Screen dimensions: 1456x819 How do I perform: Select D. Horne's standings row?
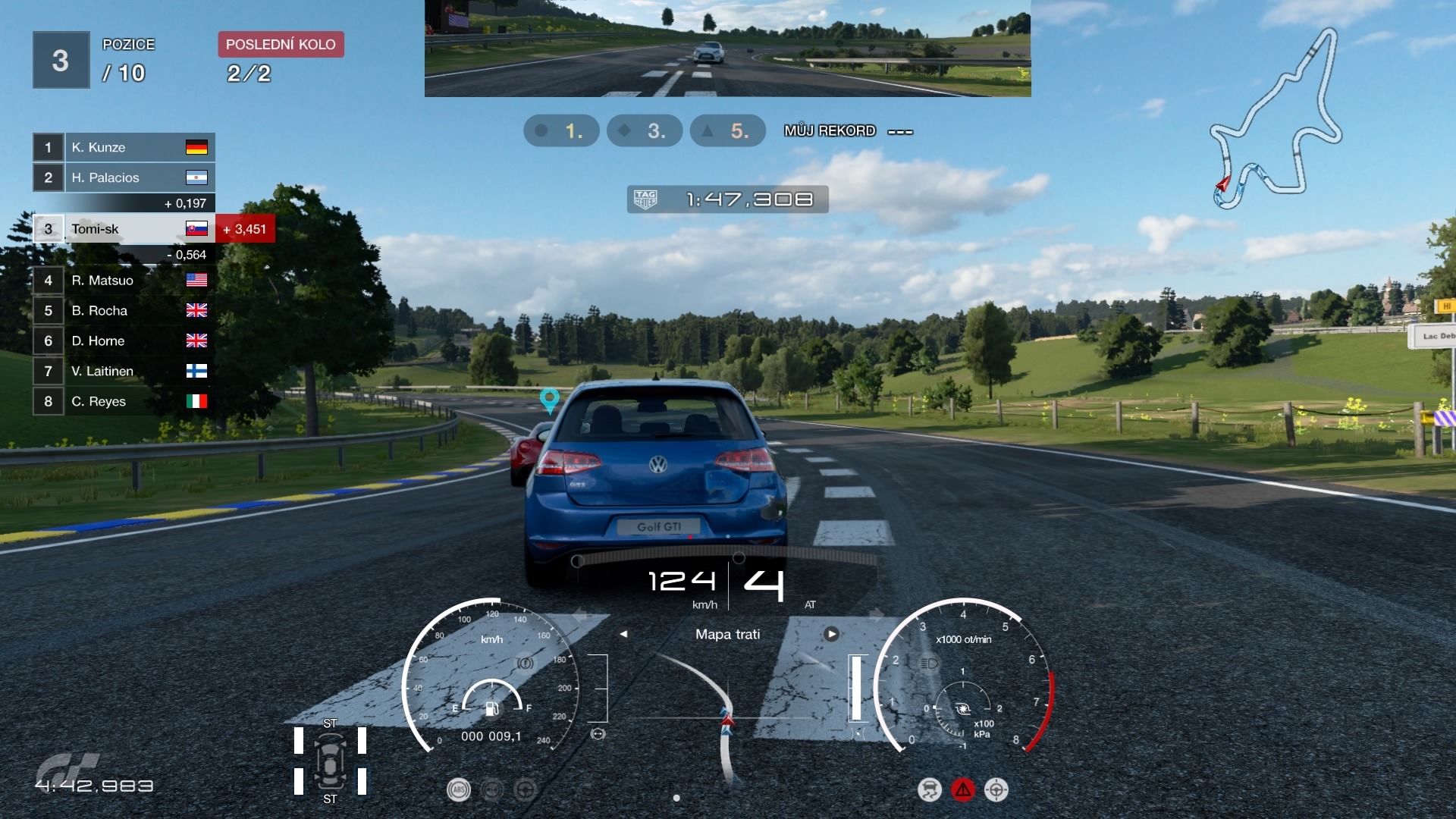(124, 341)
